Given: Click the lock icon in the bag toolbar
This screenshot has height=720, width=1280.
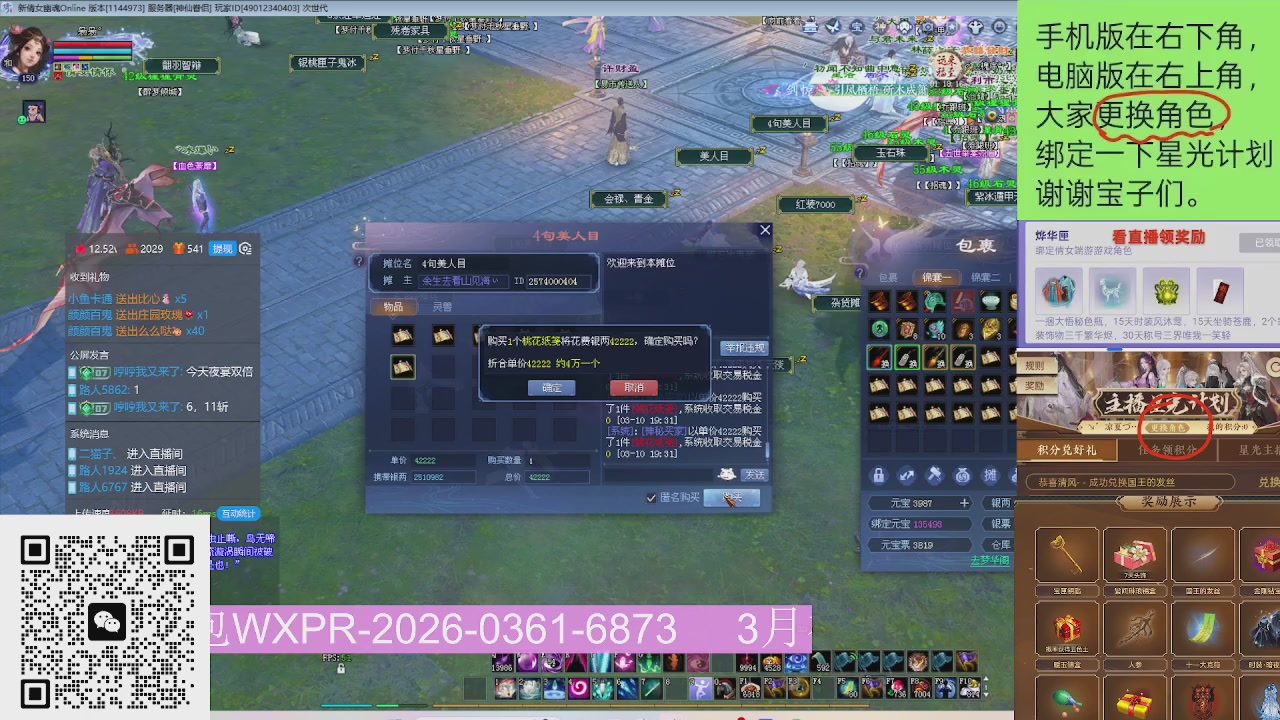Looking at the screenshot, I should click(878, 475).
